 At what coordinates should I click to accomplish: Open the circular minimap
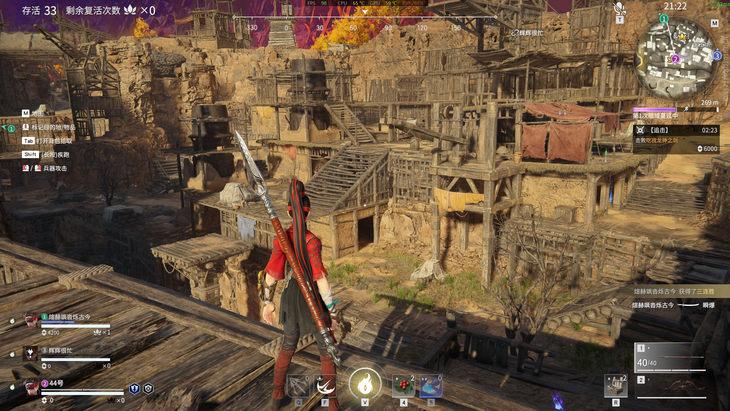click(677, 52)
